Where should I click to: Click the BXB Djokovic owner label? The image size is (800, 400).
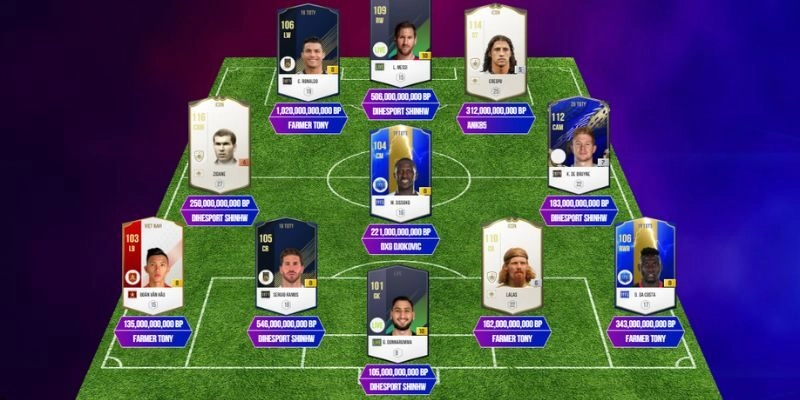[x=400, y=247]
